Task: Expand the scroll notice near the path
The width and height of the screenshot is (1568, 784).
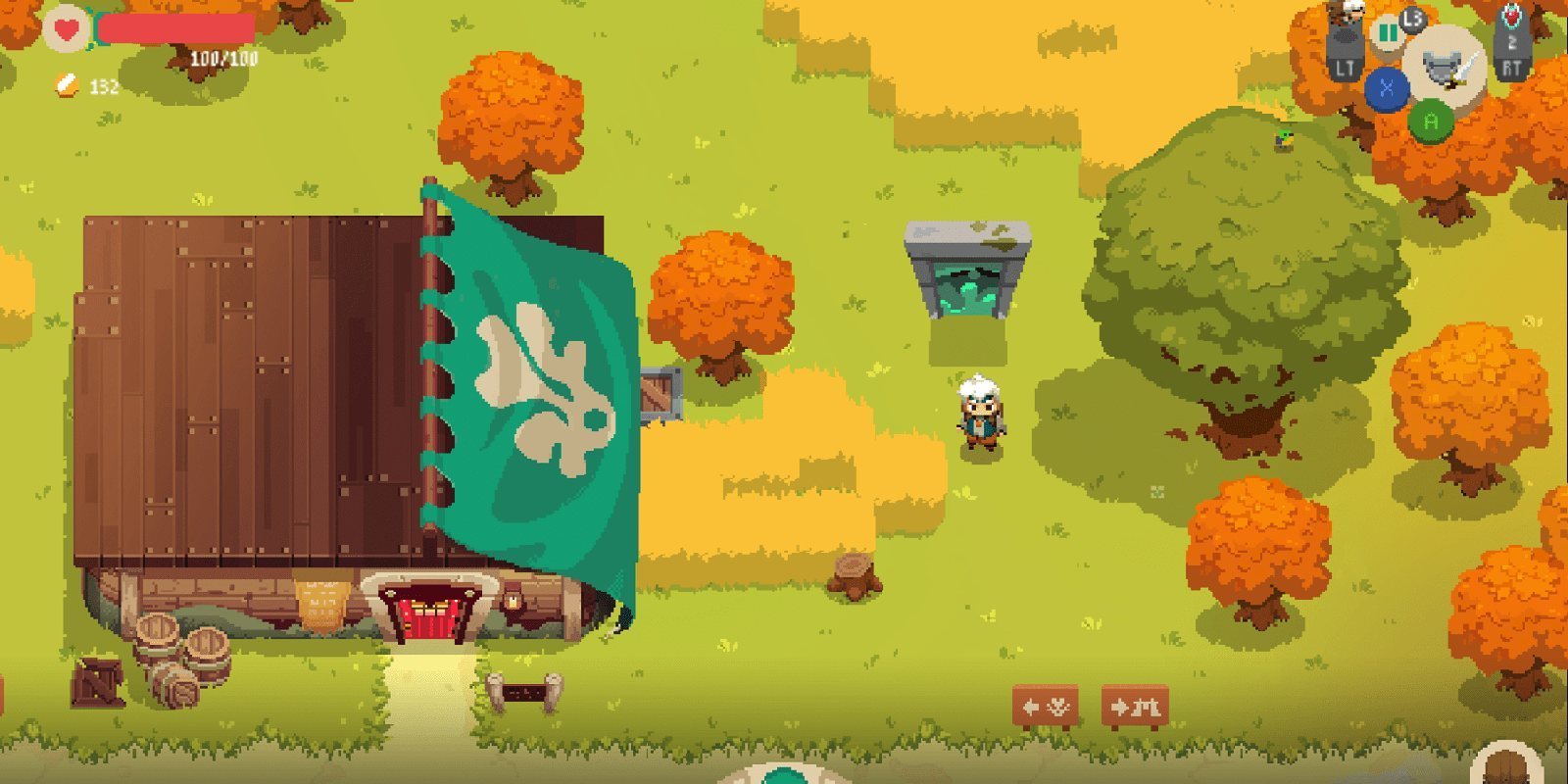Action: 522,692
